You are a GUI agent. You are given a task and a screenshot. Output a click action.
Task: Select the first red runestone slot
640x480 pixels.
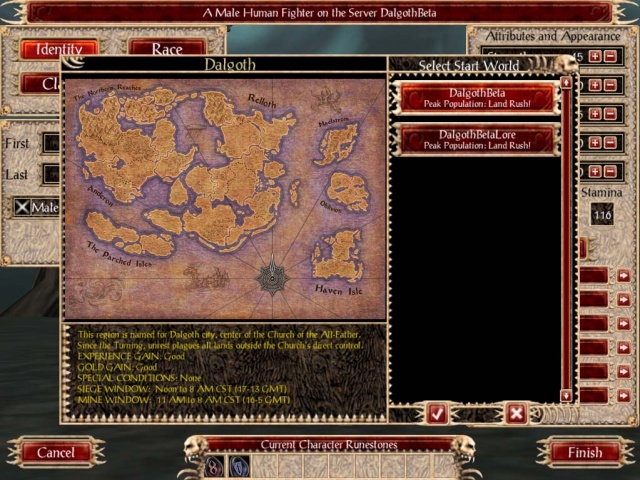coord(214,466)
